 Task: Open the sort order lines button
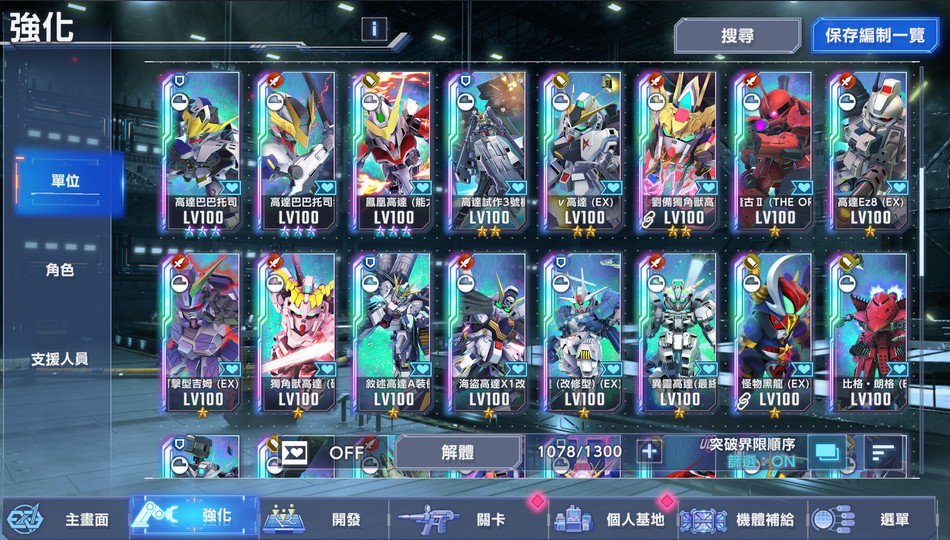pos(881,452)
